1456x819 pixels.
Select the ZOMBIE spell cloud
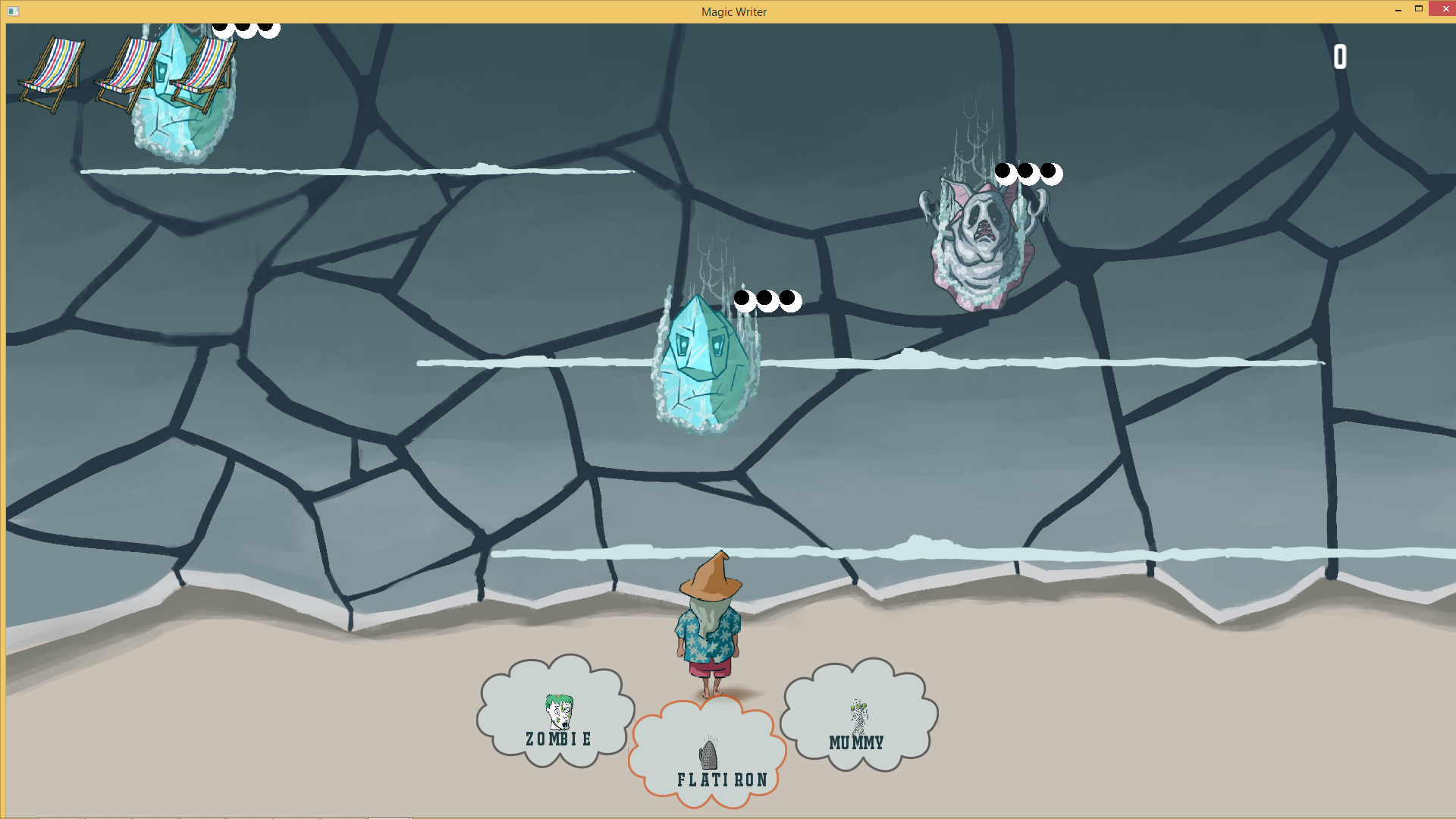pyautogui.click(x=557, y=717)
